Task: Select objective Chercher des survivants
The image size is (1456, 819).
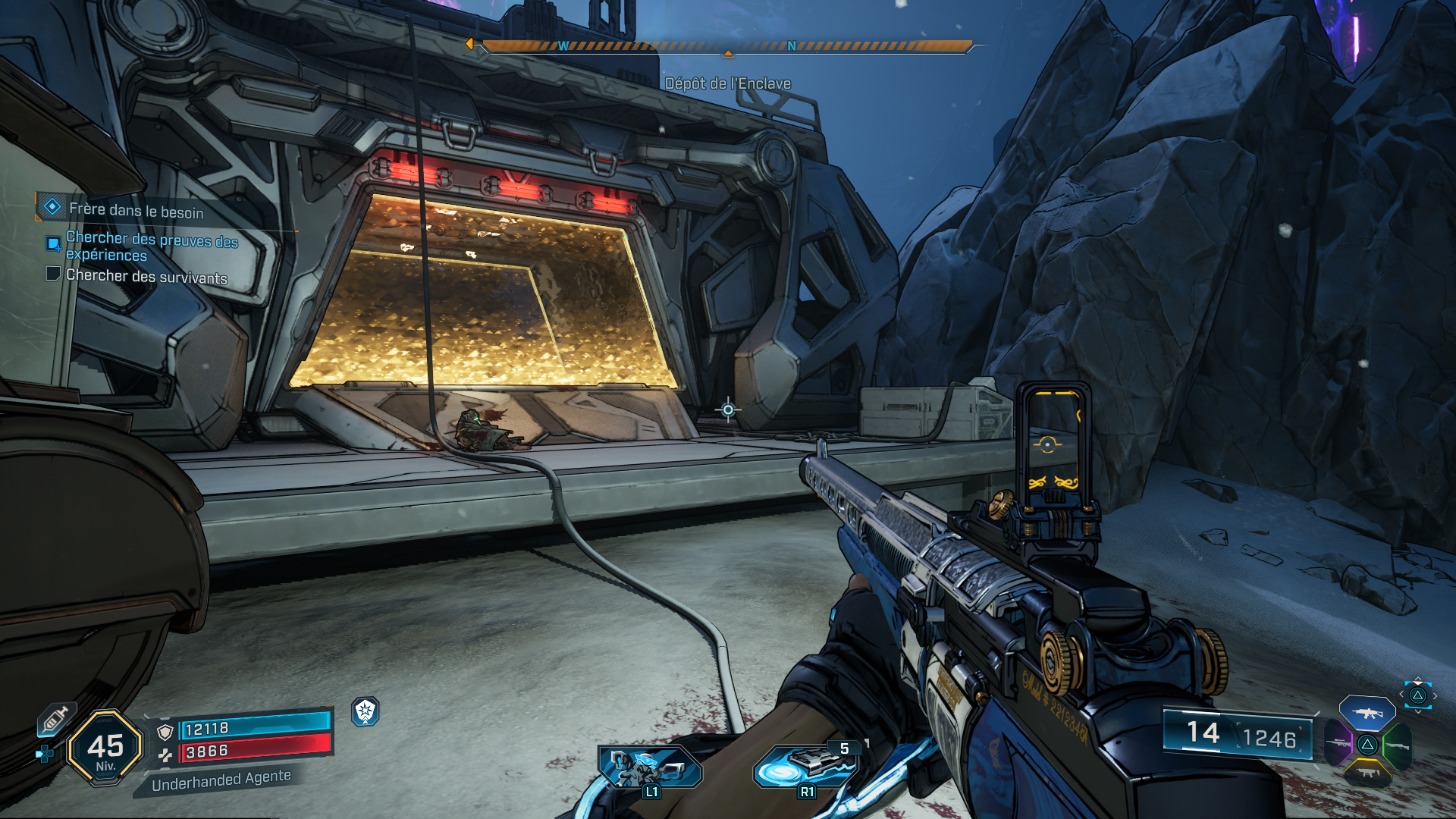Action: [x=146, y=276]
